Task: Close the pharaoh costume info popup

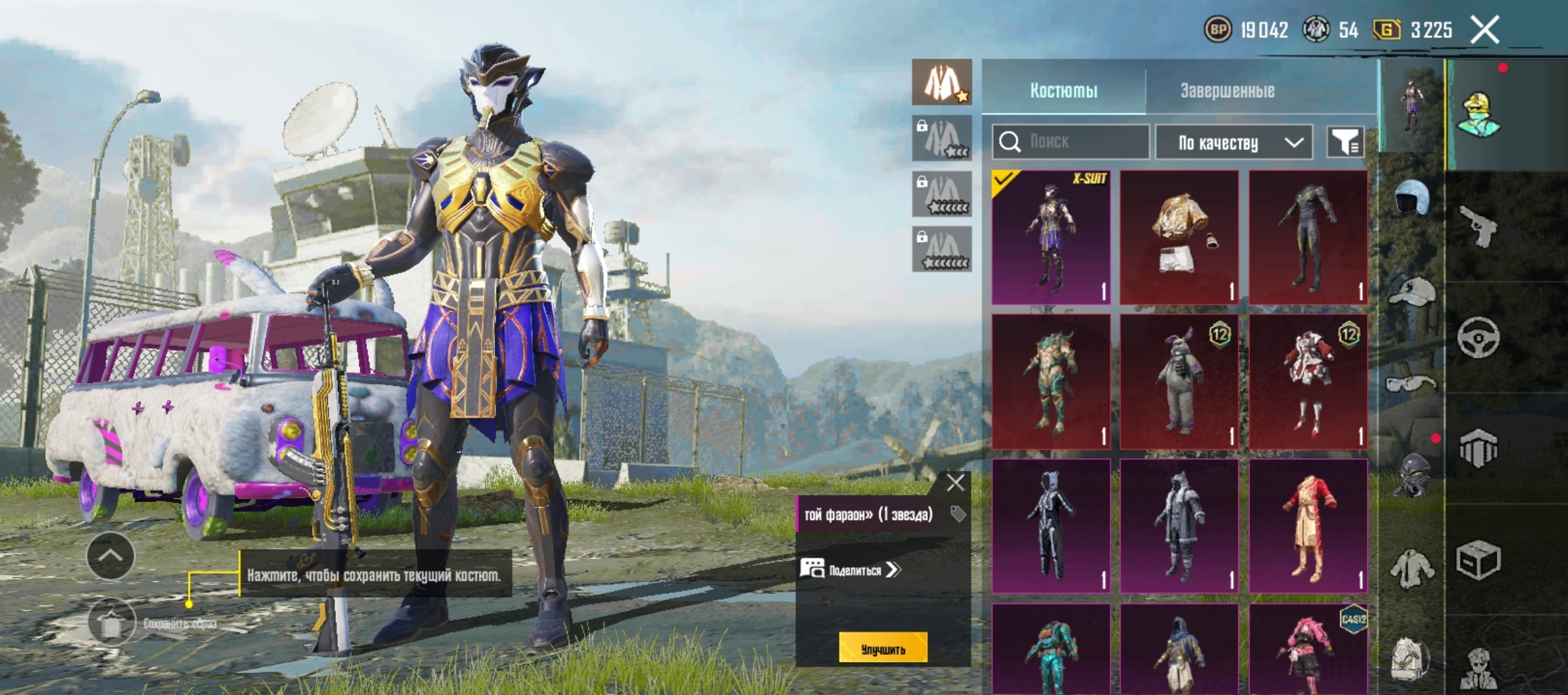Action: 955,483
